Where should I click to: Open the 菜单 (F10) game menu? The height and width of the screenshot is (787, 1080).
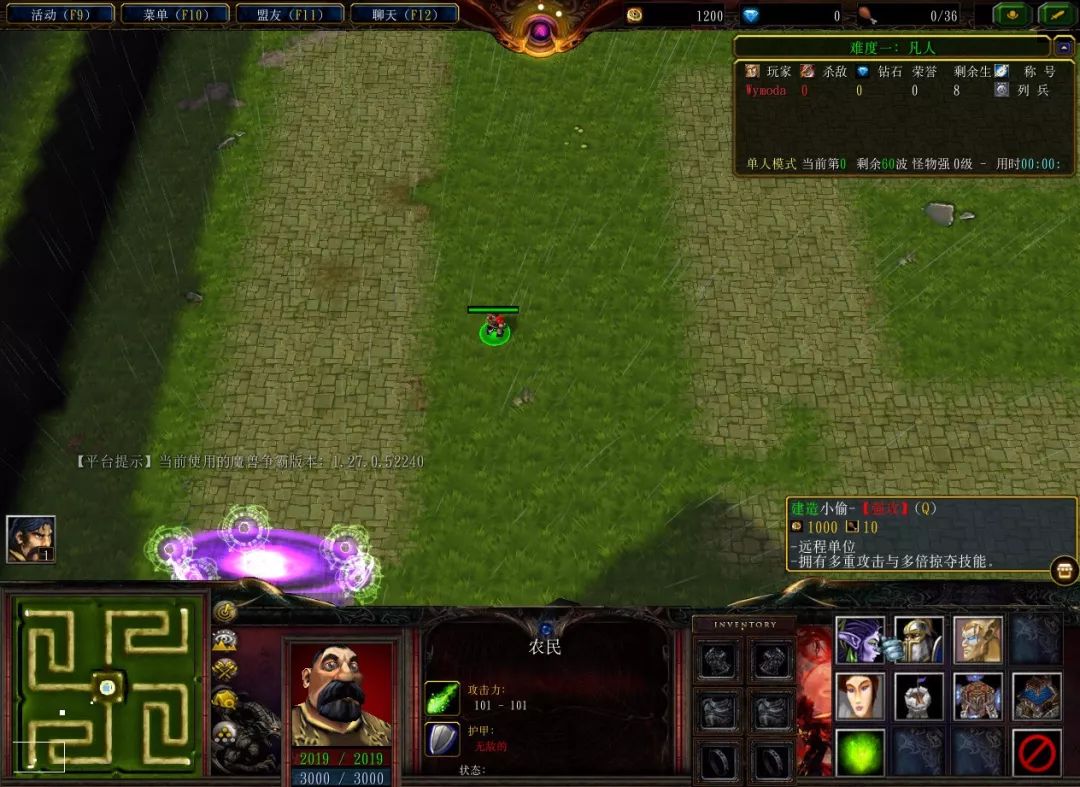(172, 15)
